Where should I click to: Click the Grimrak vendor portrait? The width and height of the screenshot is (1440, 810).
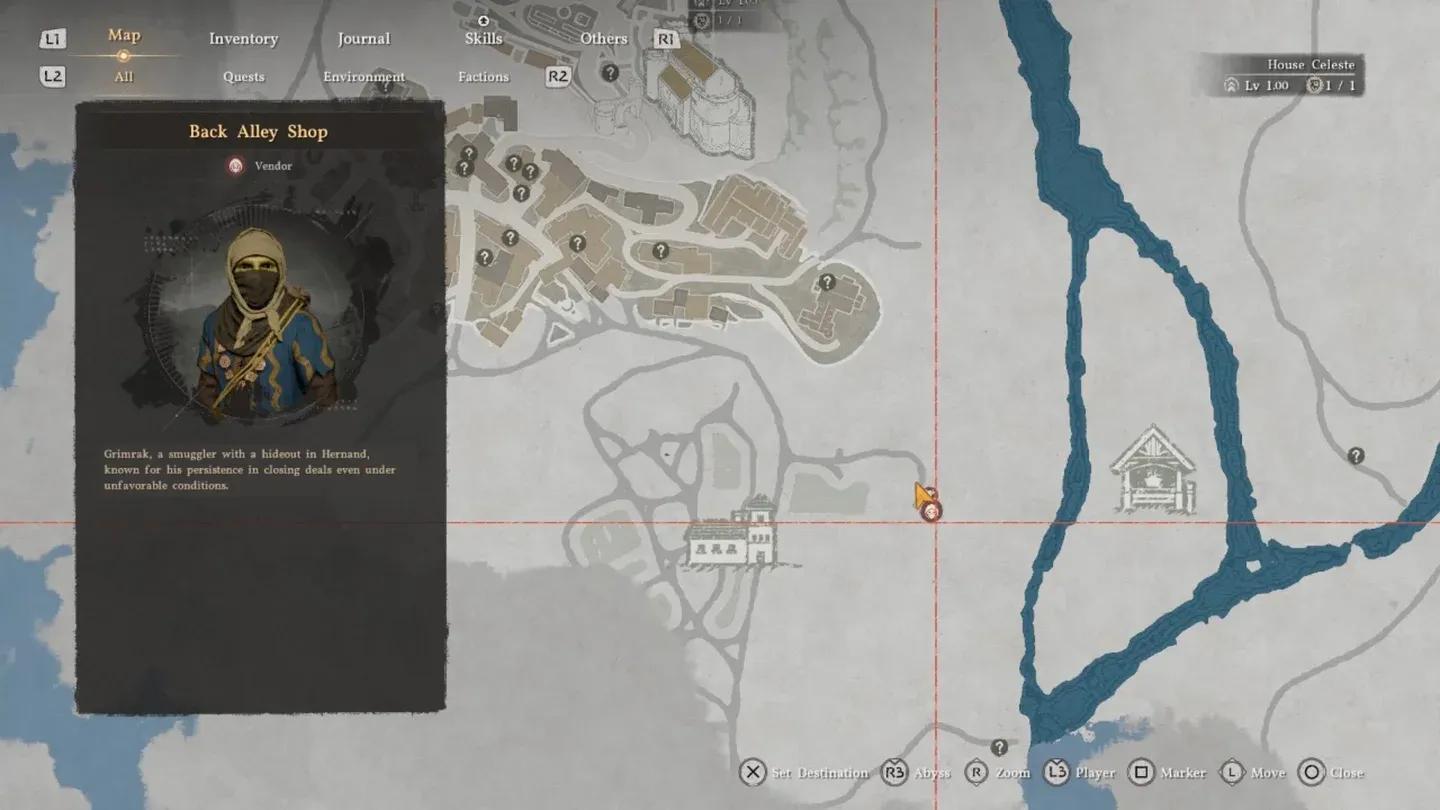pos(260,322)
